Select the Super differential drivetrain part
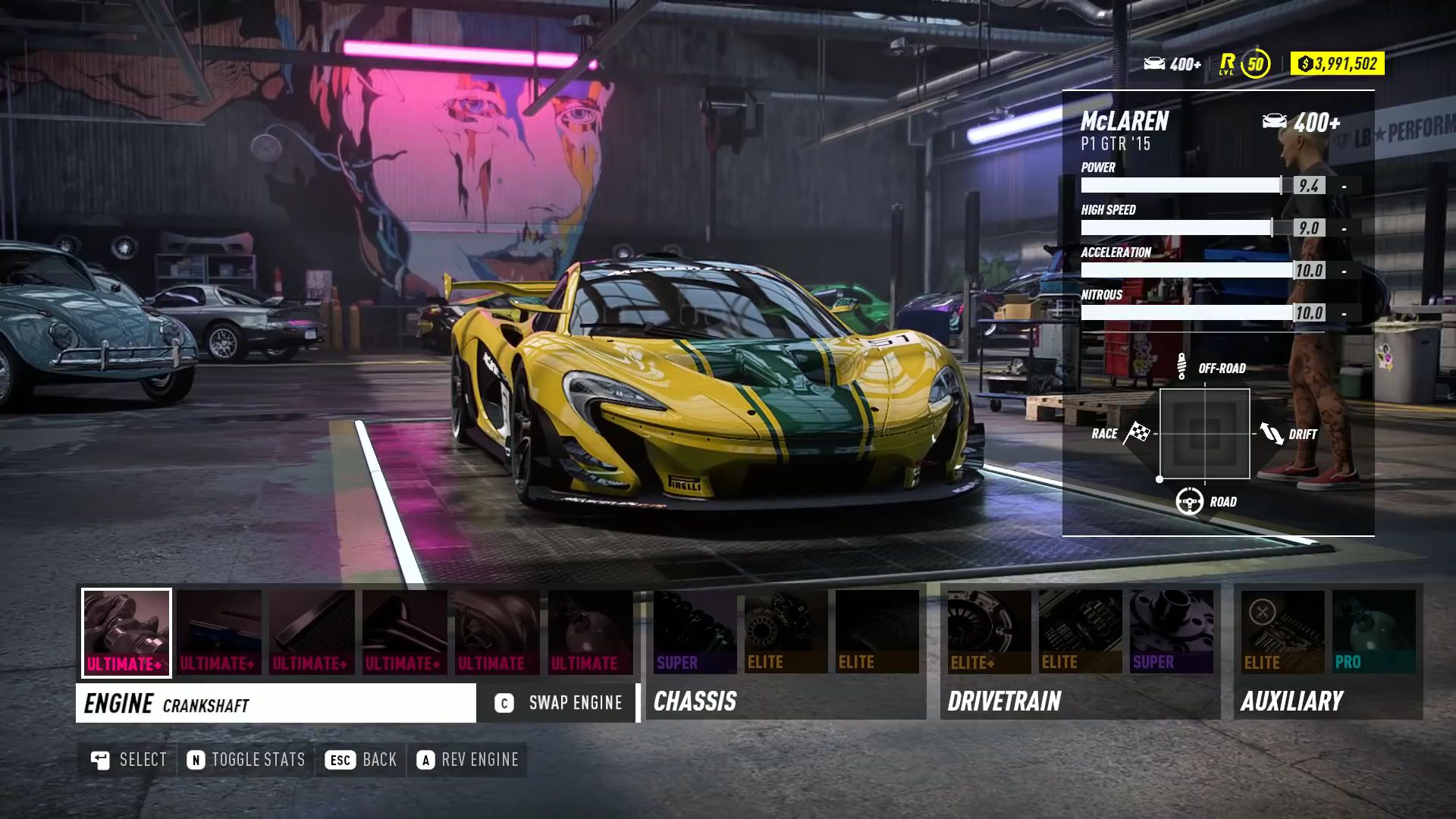The width and height of the screenshot is (1456, 819). point(1171,632)
